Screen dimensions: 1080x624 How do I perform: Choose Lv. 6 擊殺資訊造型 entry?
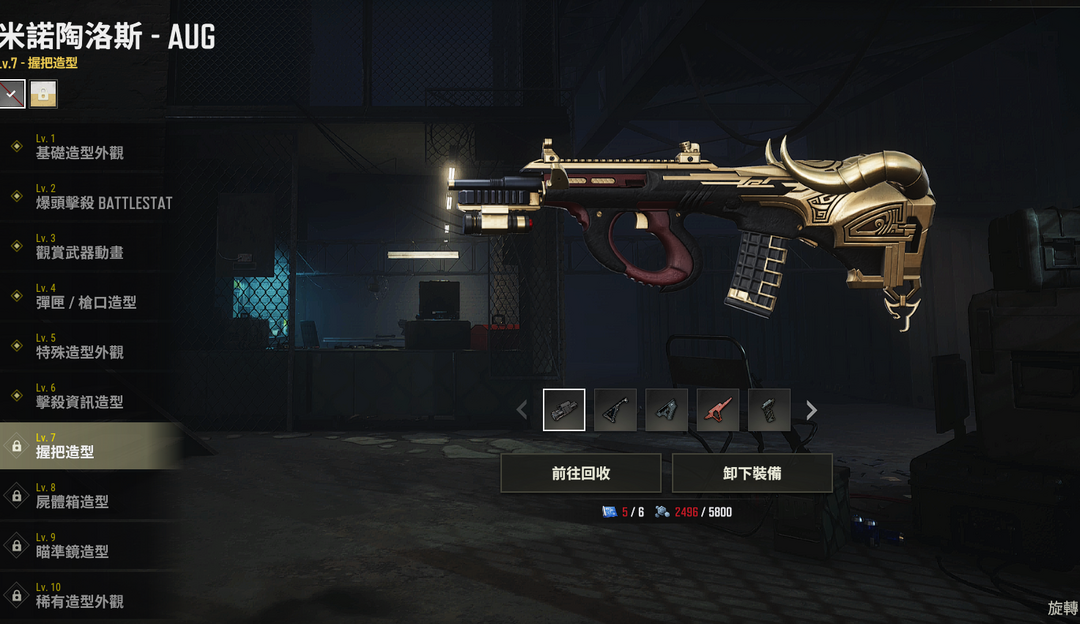tap(80, 397)
